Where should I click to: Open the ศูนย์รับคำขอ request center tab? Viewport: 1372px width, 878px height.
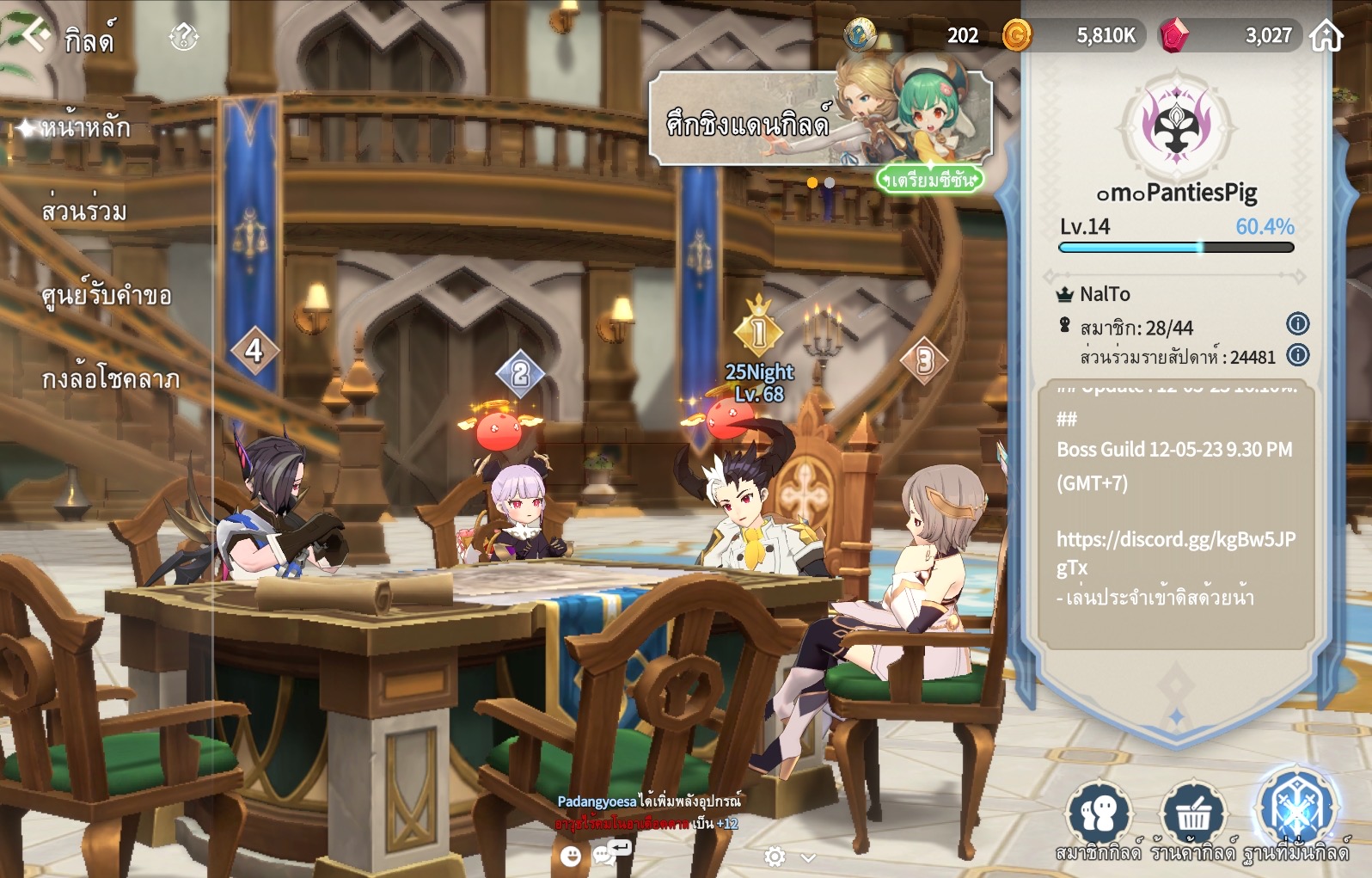107,296
